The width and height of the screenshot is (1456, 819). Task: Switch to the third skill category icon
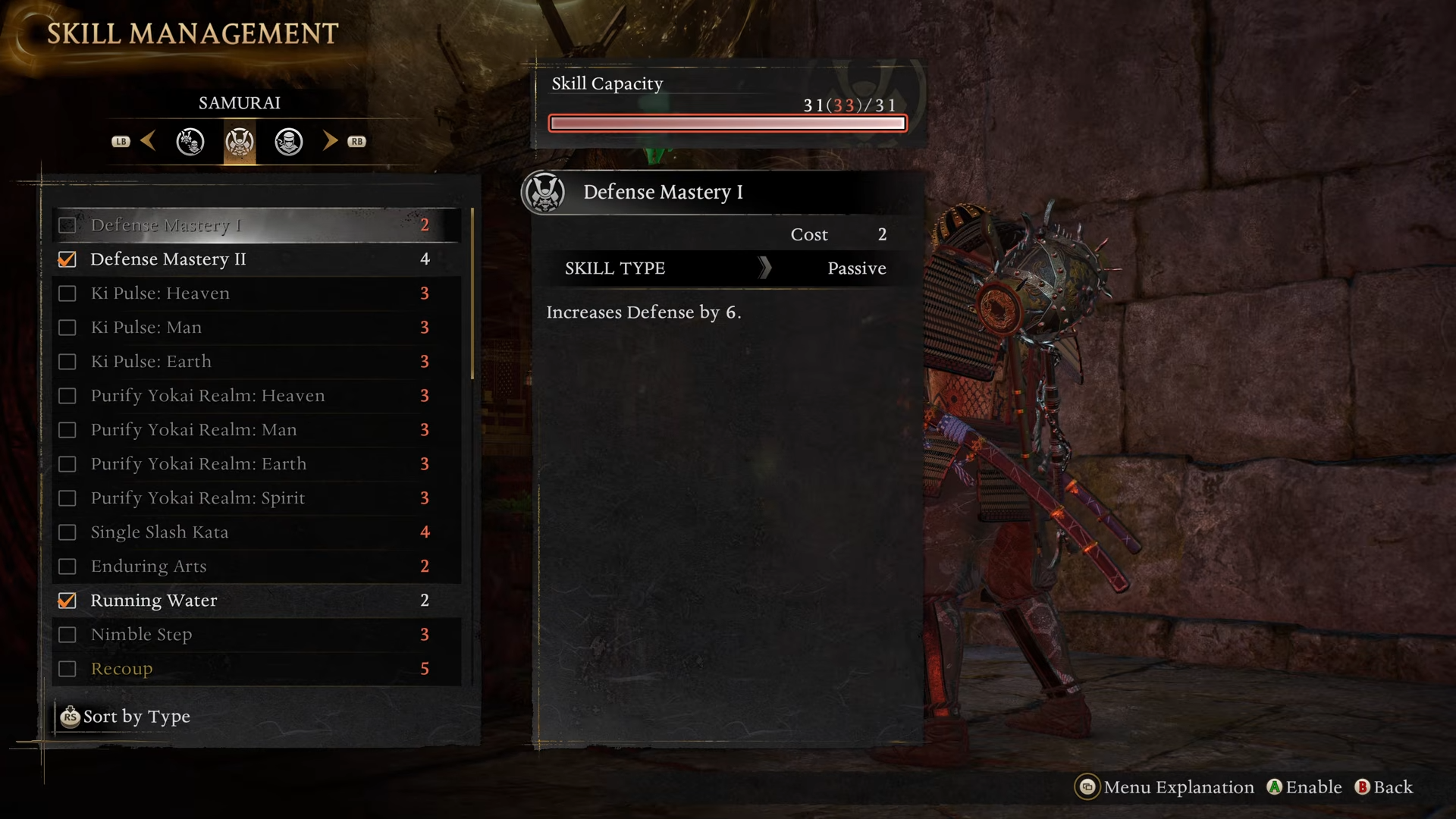pyautogui.click(x=289, y=142)
